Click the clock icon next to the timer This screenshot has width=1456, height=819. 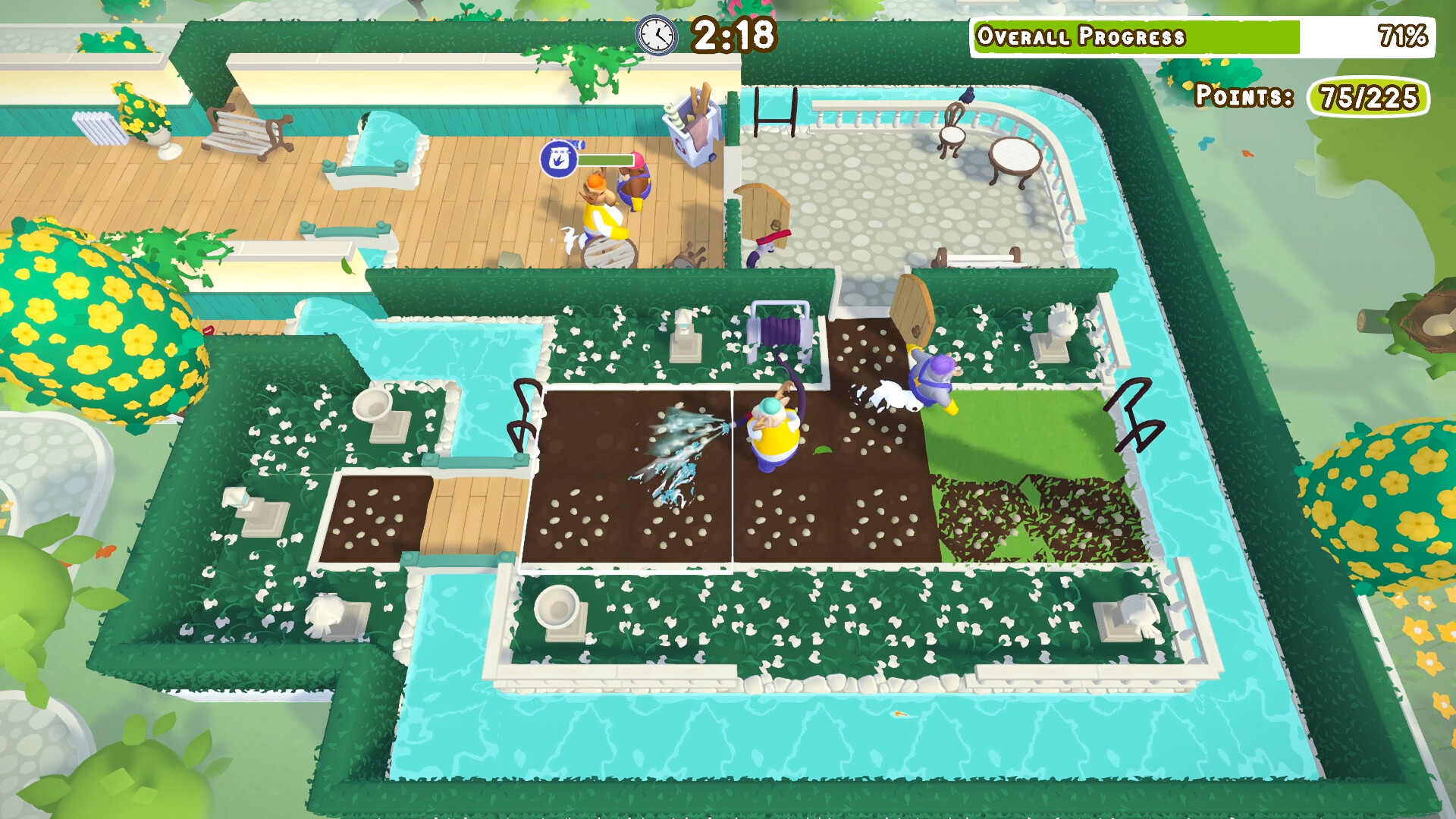[659, 36]
